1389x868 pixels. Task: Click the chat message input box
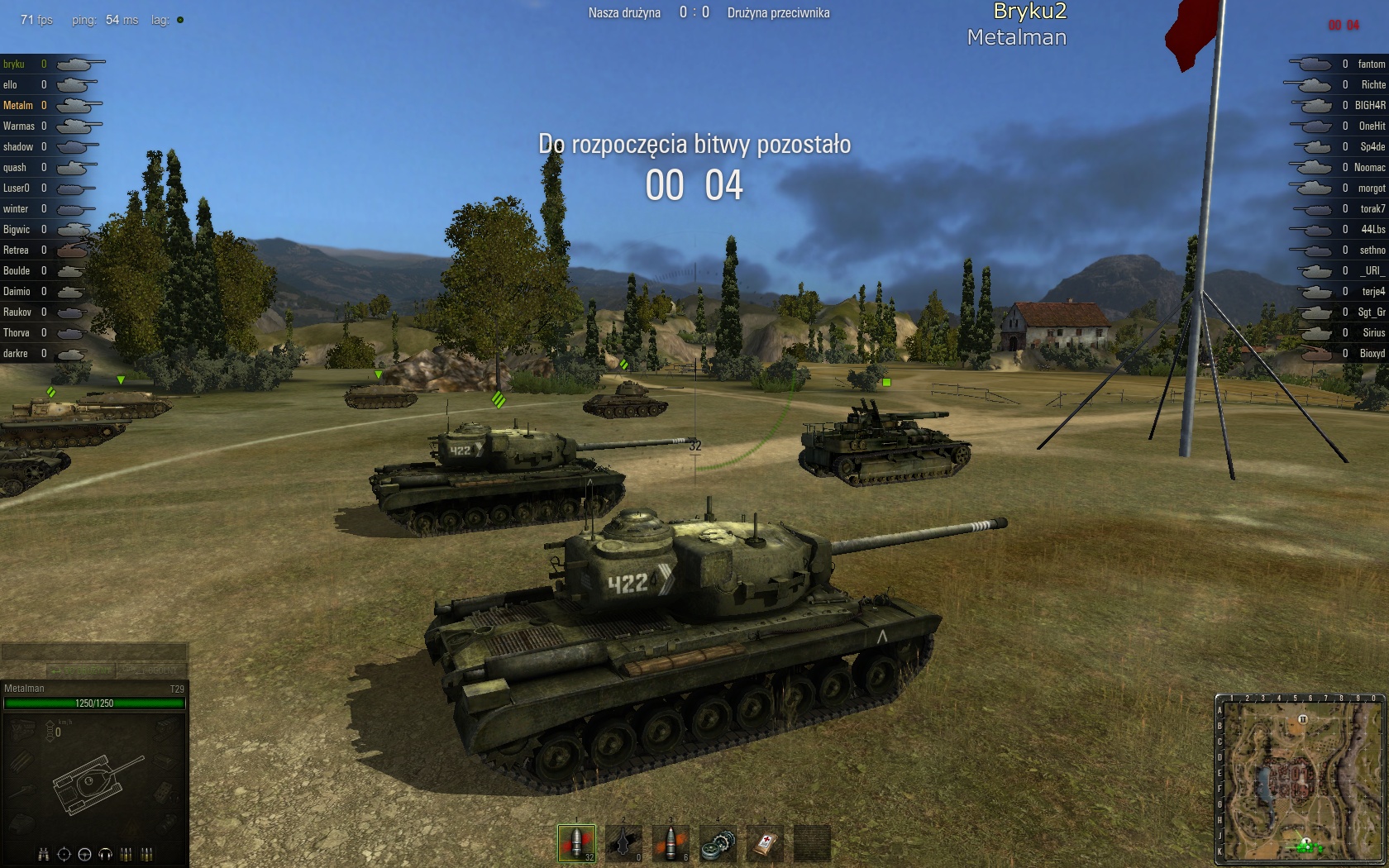coord(93,652)
